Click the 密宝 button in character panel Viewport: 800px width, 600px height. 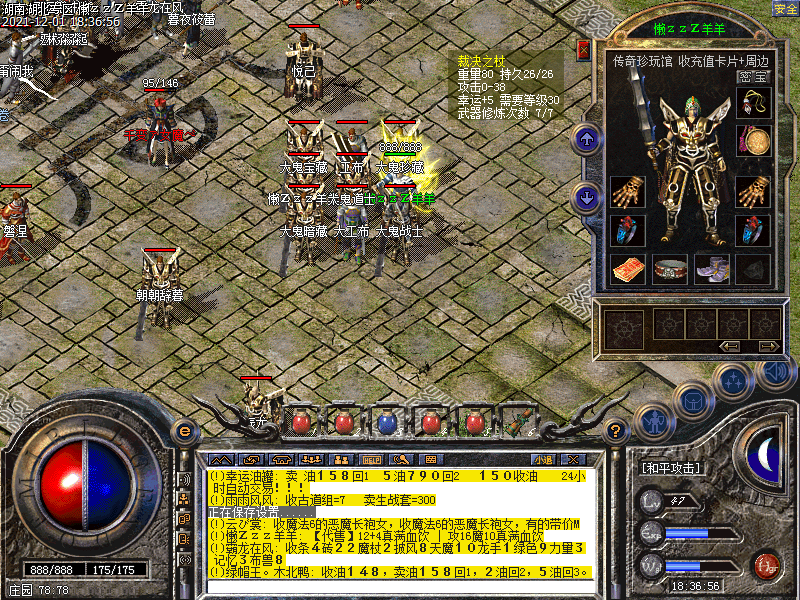(753, 76)
